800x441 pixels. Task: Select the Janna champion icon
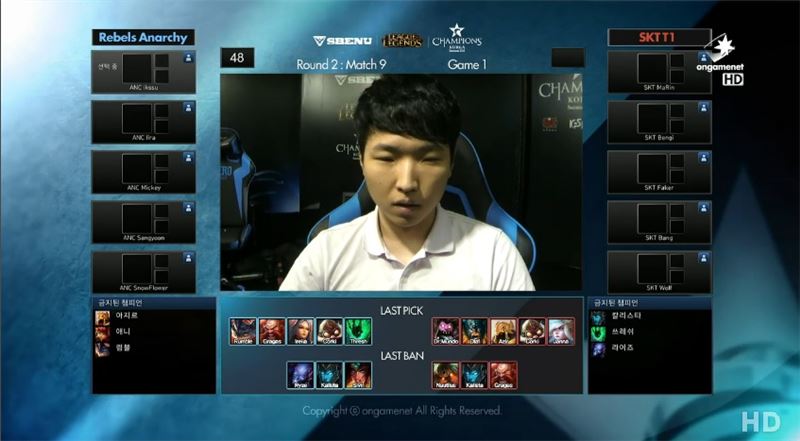click(561, 331)
